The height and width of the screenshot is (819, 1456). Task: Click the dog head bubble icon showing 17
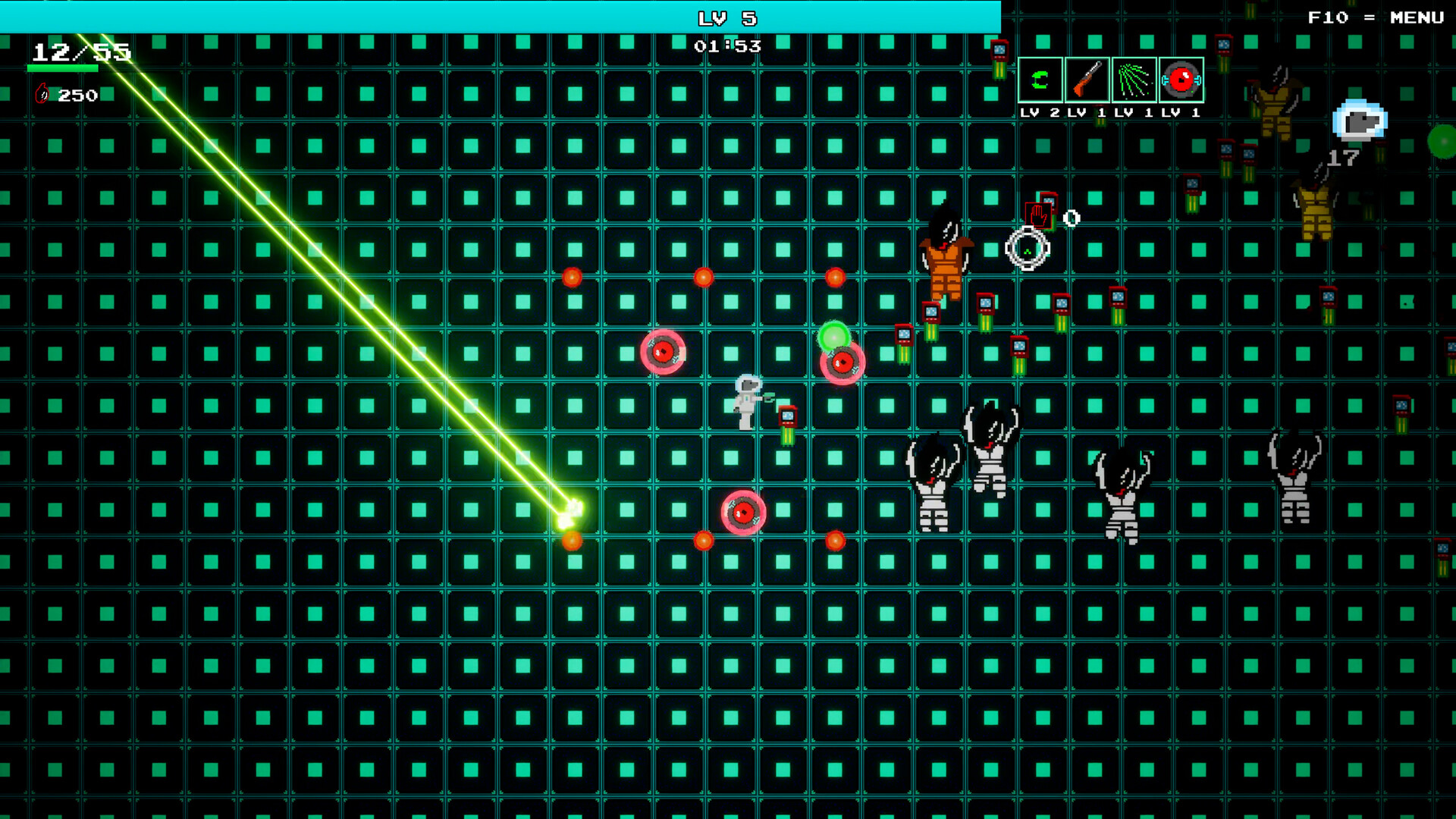(1360, 123)
